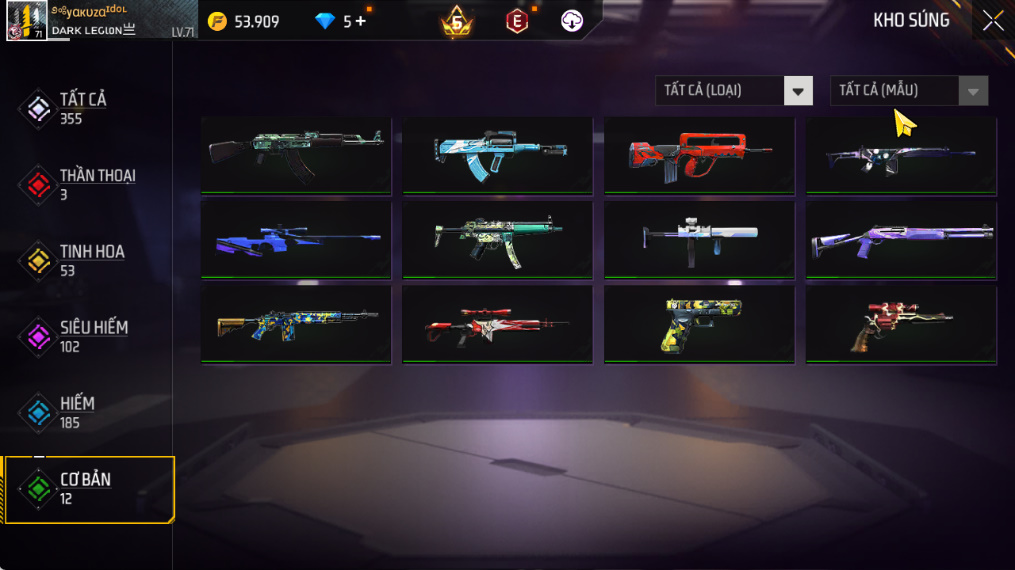Image resolution: width=1015 pixels, height=570 pixels.
Task: Select the green MP5 skin thumbnail
Action: [x=497, y=239]
